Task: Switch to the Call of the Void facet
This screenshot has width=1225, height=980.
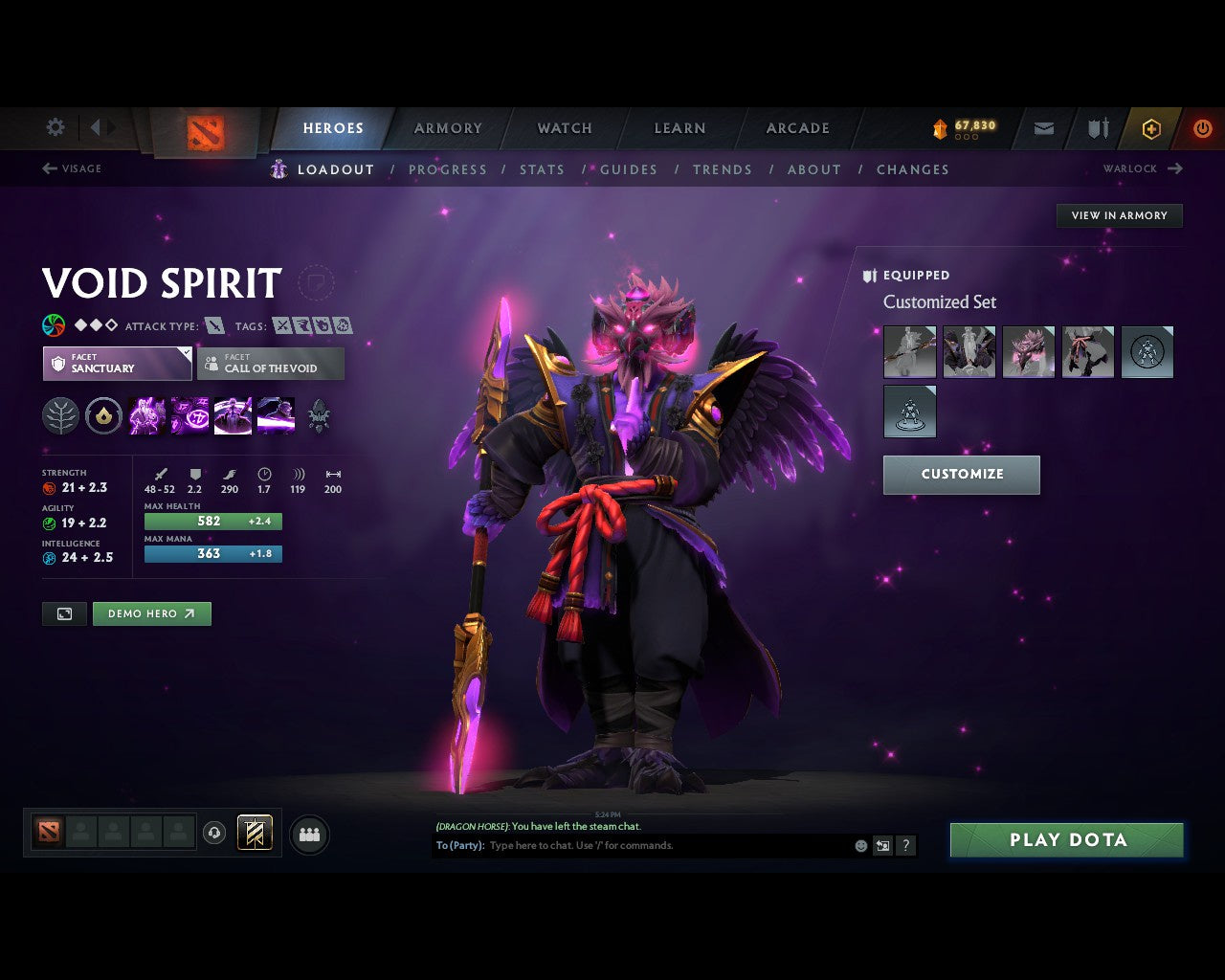Action: coord(271,364)
